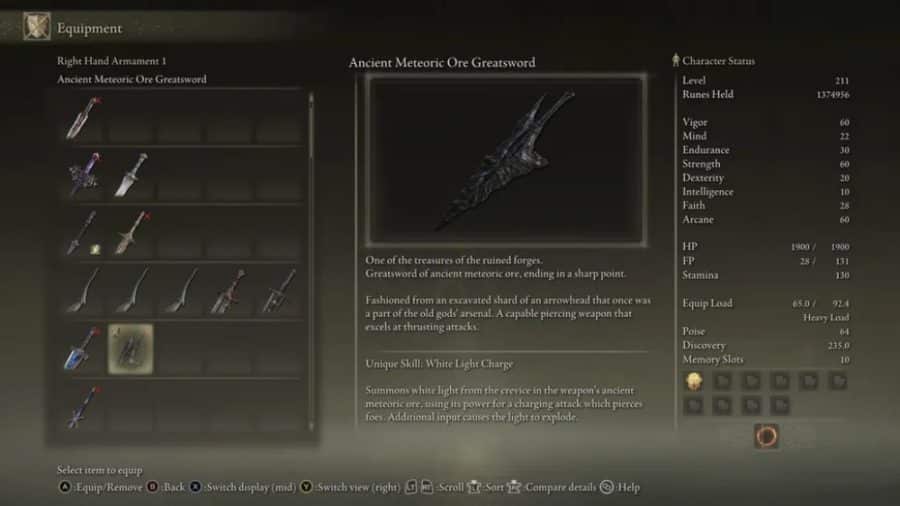Select the lone weapon in the top row

click(82, 118)
